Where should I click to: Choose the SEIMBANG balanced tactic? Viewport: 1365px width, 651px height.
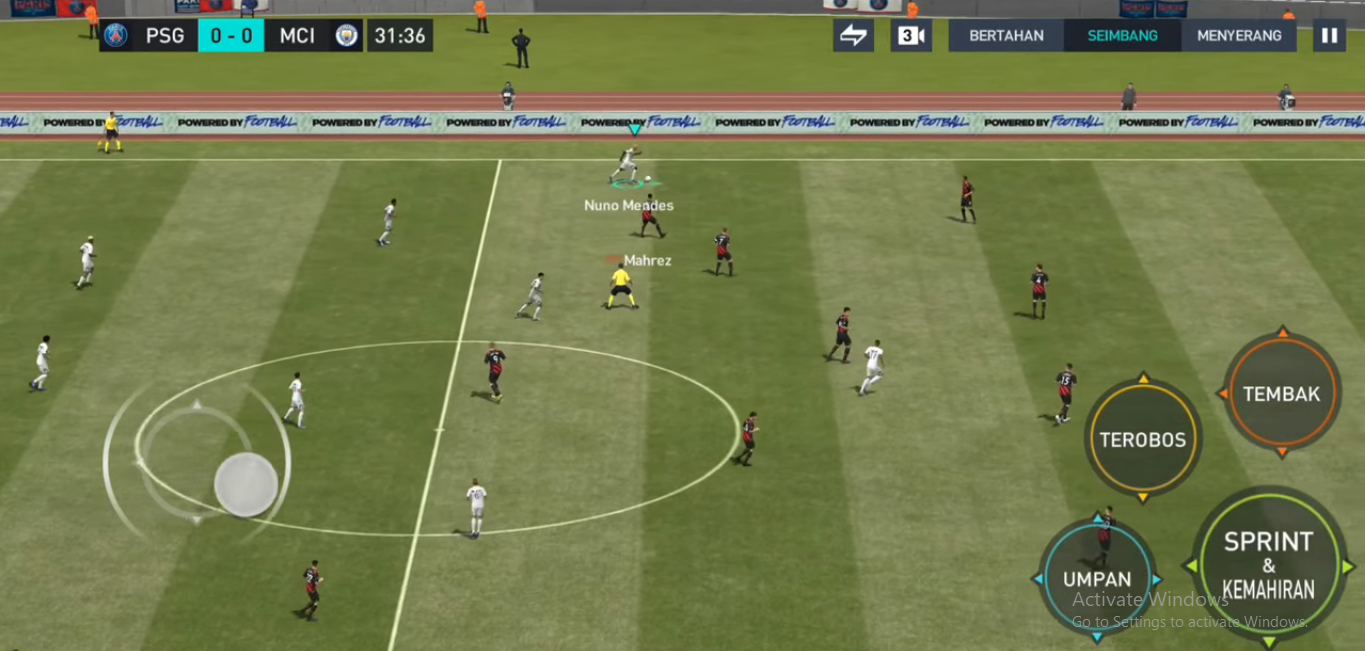tap(1122, 36)
